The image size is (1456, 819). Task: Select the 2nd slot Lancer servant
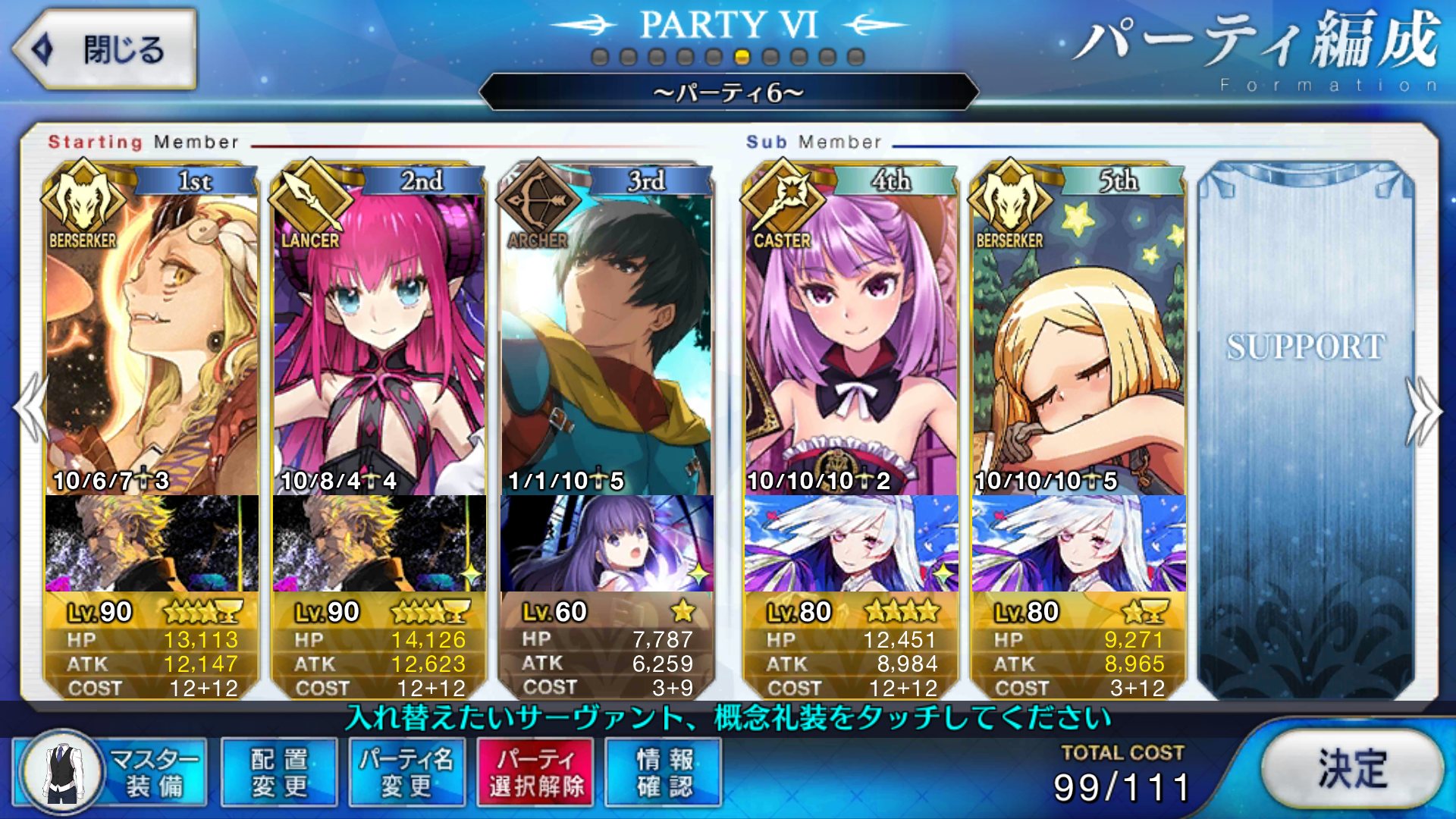click(x=379, y=341)
